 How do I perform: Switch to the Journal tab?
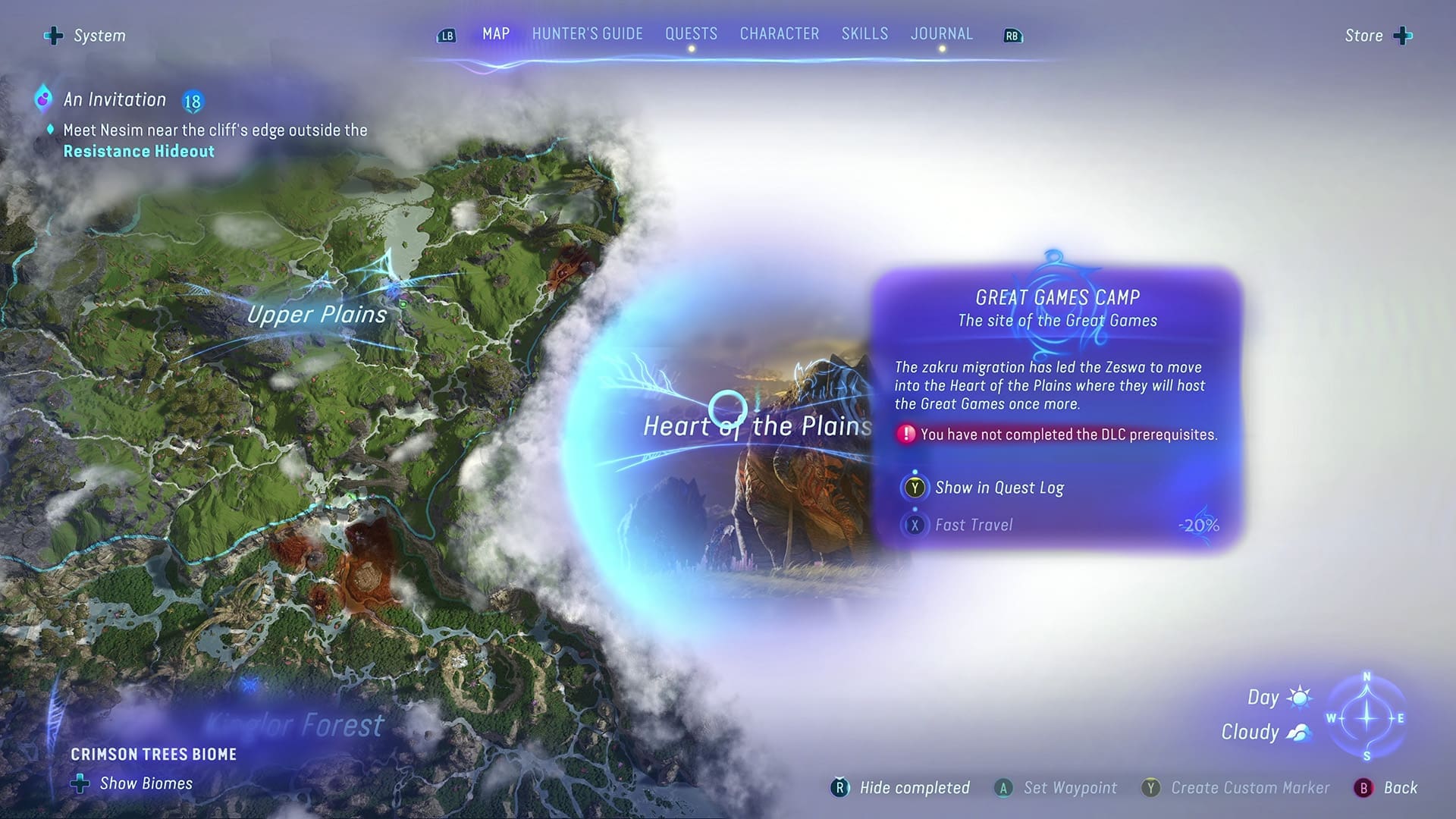point(941,34)
